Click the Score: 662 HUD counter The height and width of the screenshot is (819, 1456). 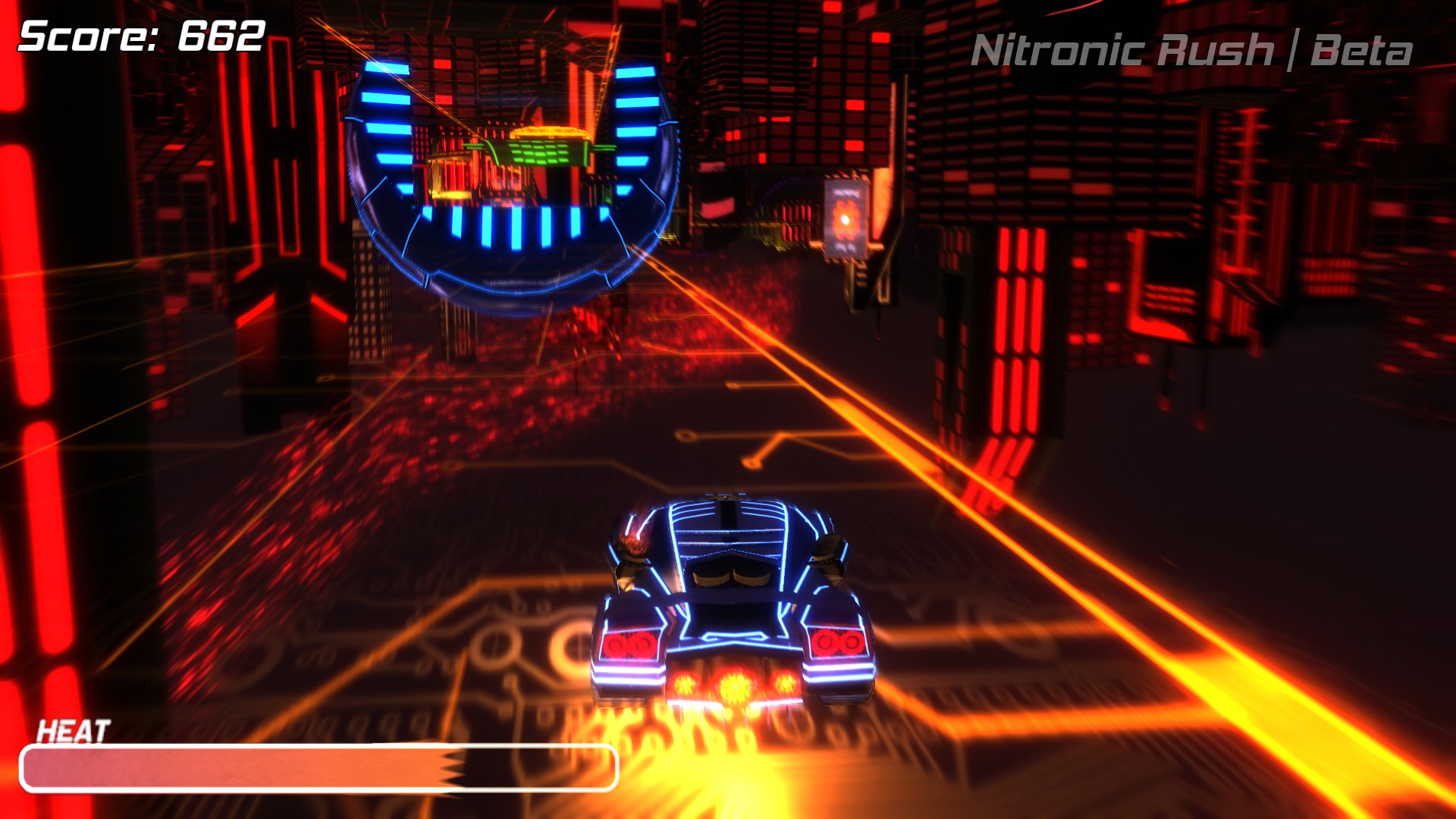[x=140, y=34]
